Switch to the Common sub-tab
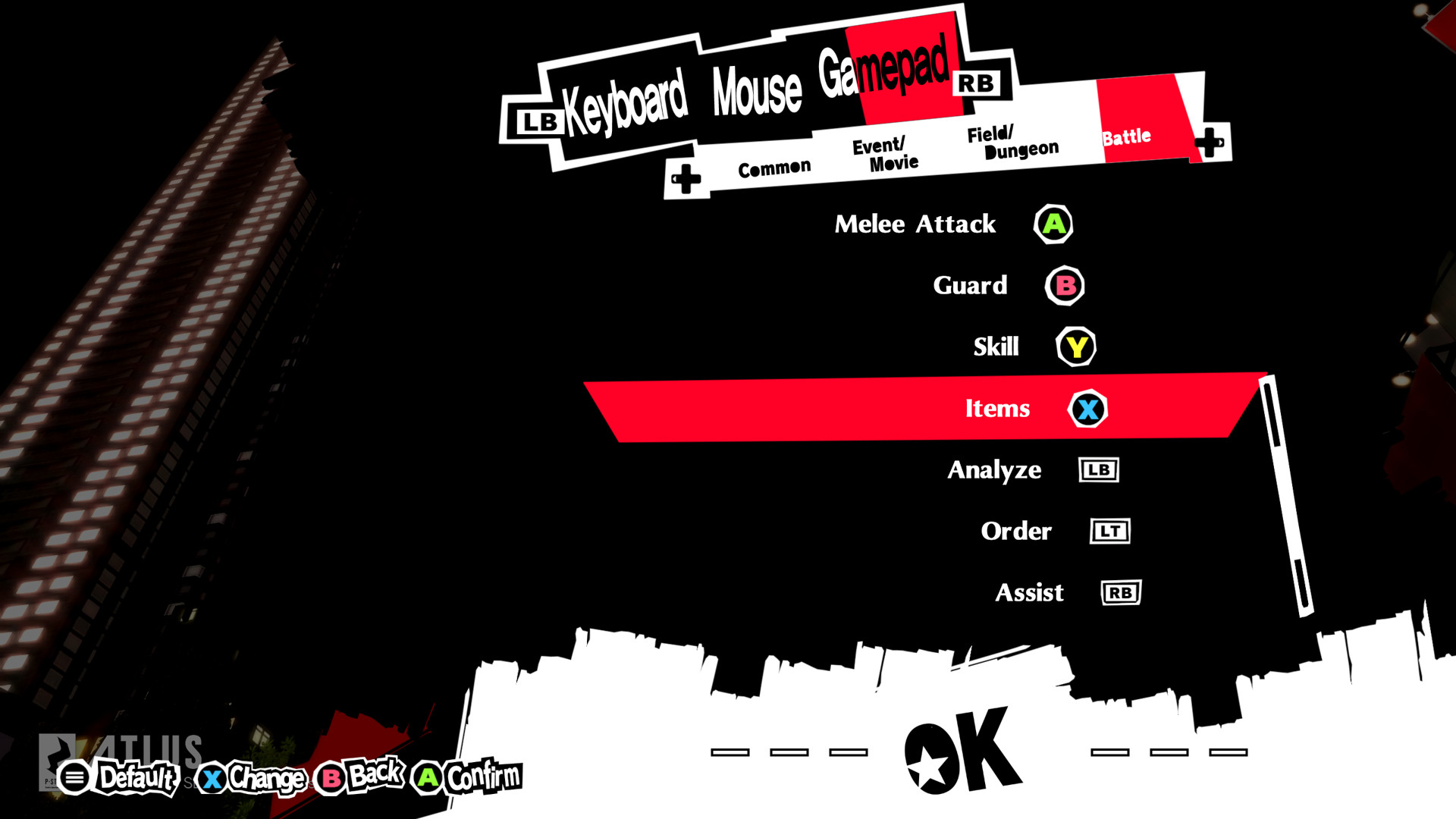1456x819 pixels. [x=774, y=165]
